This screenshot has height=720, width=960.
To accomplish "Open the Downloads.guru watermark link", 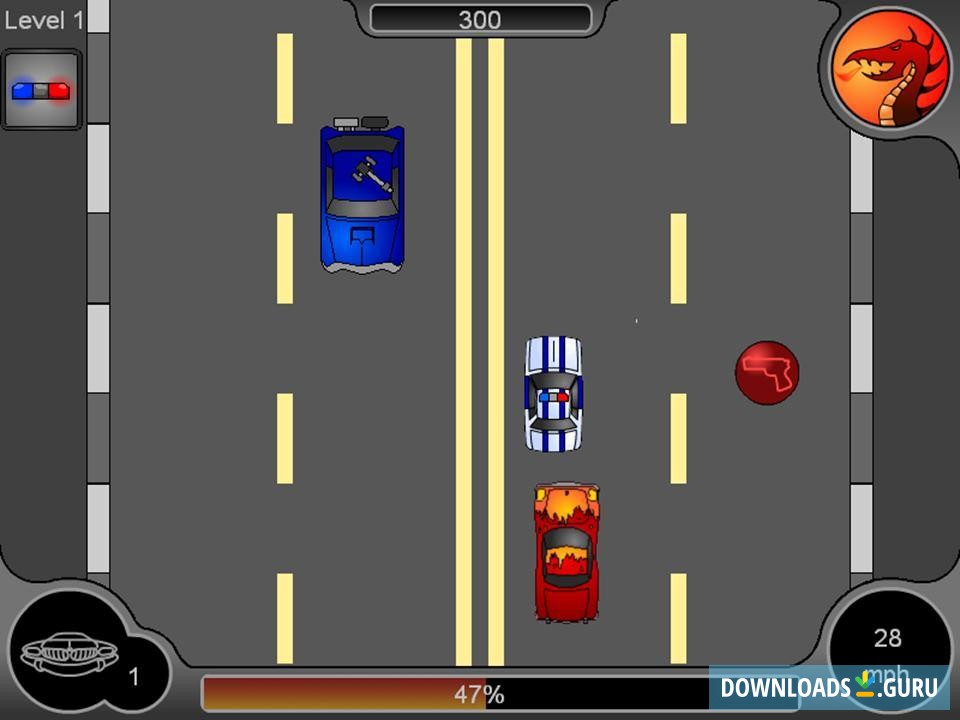I will click(x=829, y=687).
